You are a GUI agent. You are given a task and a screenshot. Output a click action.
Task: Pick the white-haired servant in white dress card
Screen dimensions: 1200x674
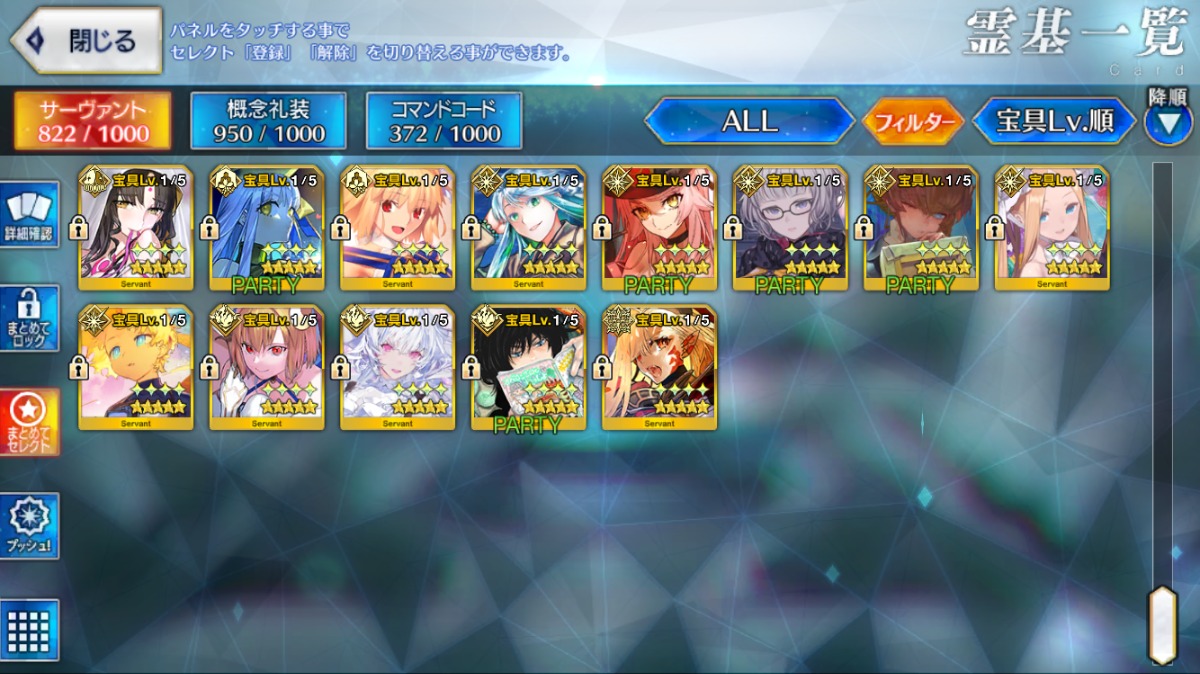coord(397,367)
